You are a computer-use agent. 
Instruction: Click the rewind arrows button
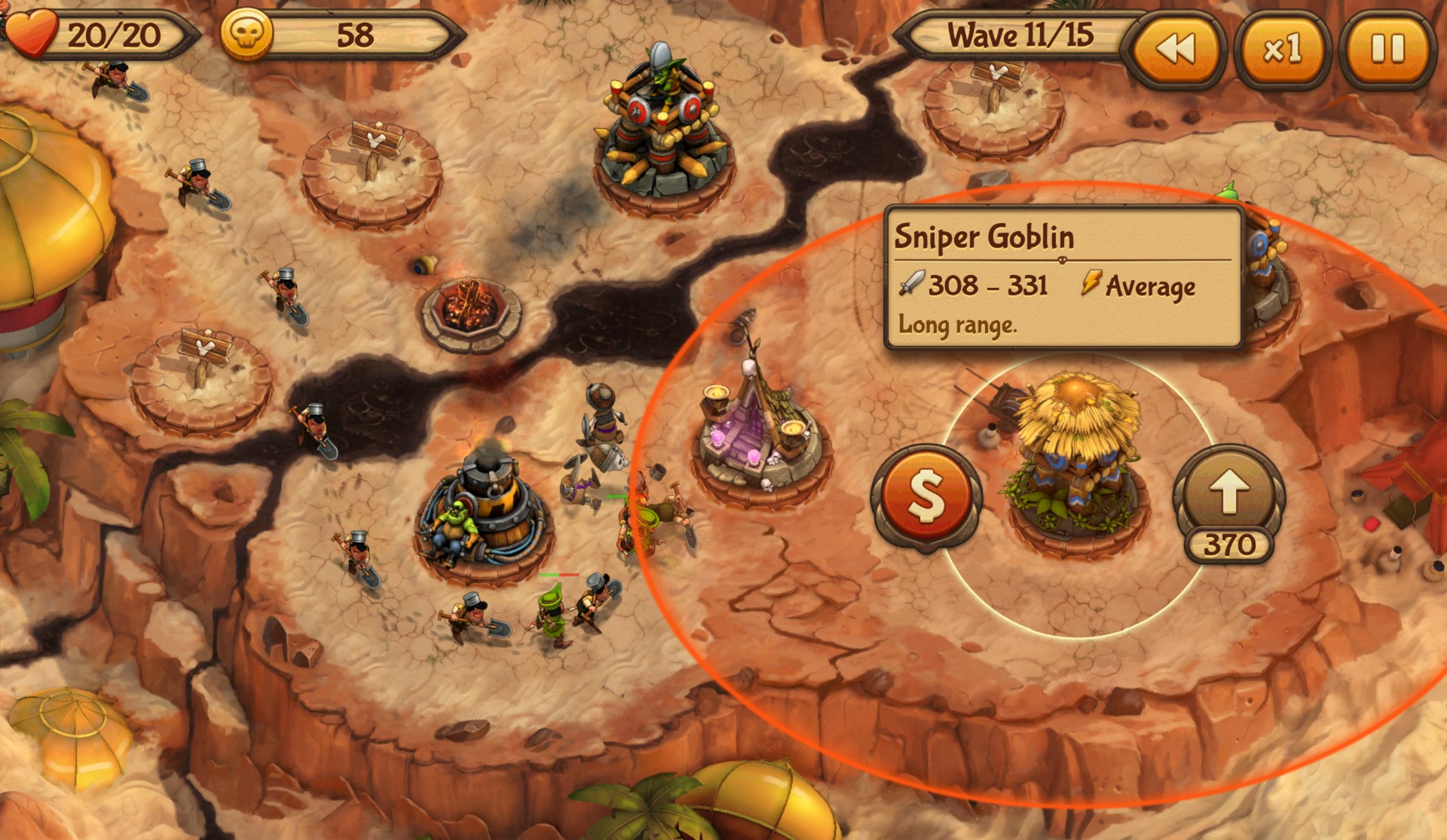[x=1175, y=50]
